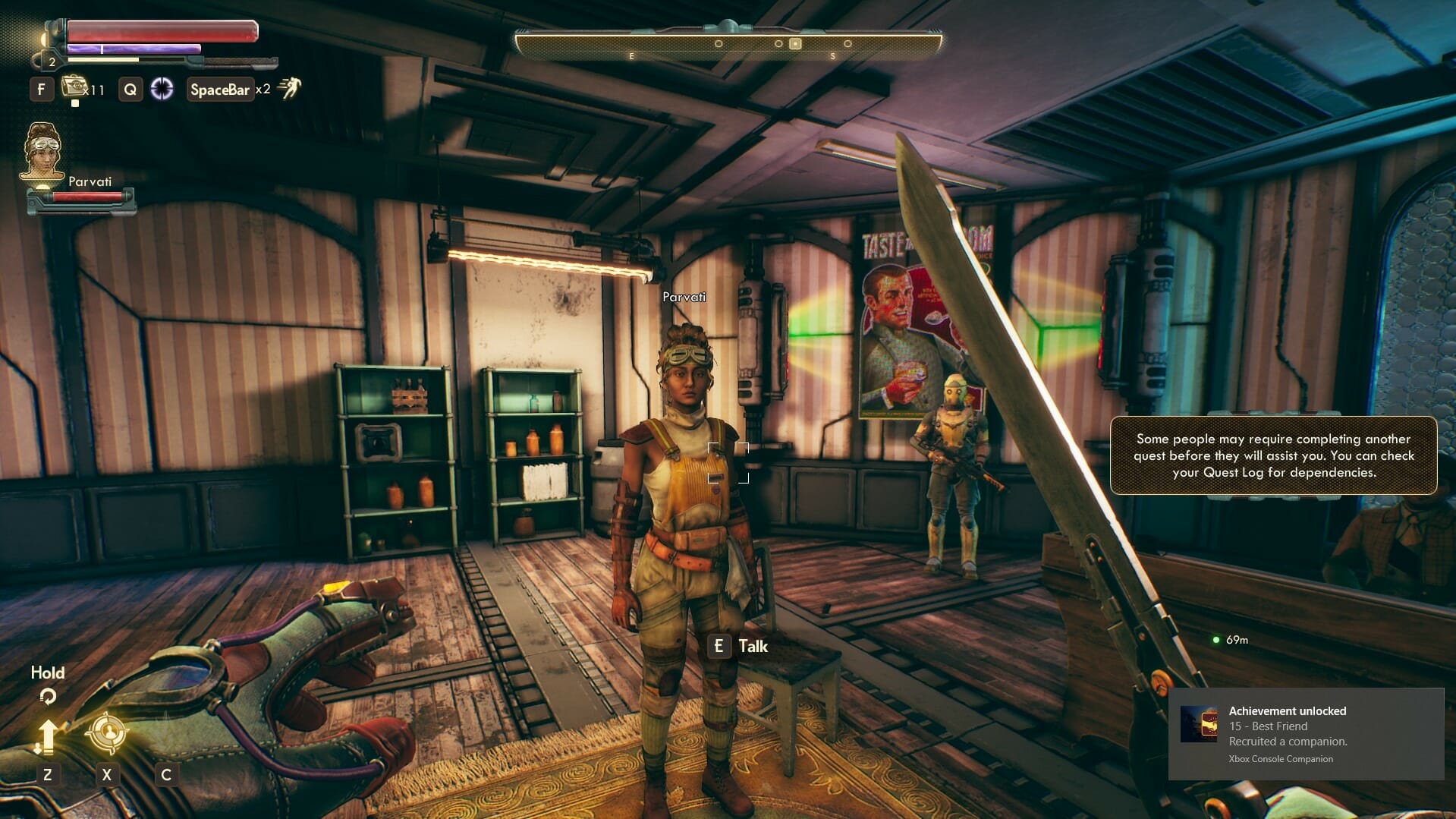Select Parvati's companion portrait
The height and width of the screenshot is (819, 1456).
tap(42, 153)
